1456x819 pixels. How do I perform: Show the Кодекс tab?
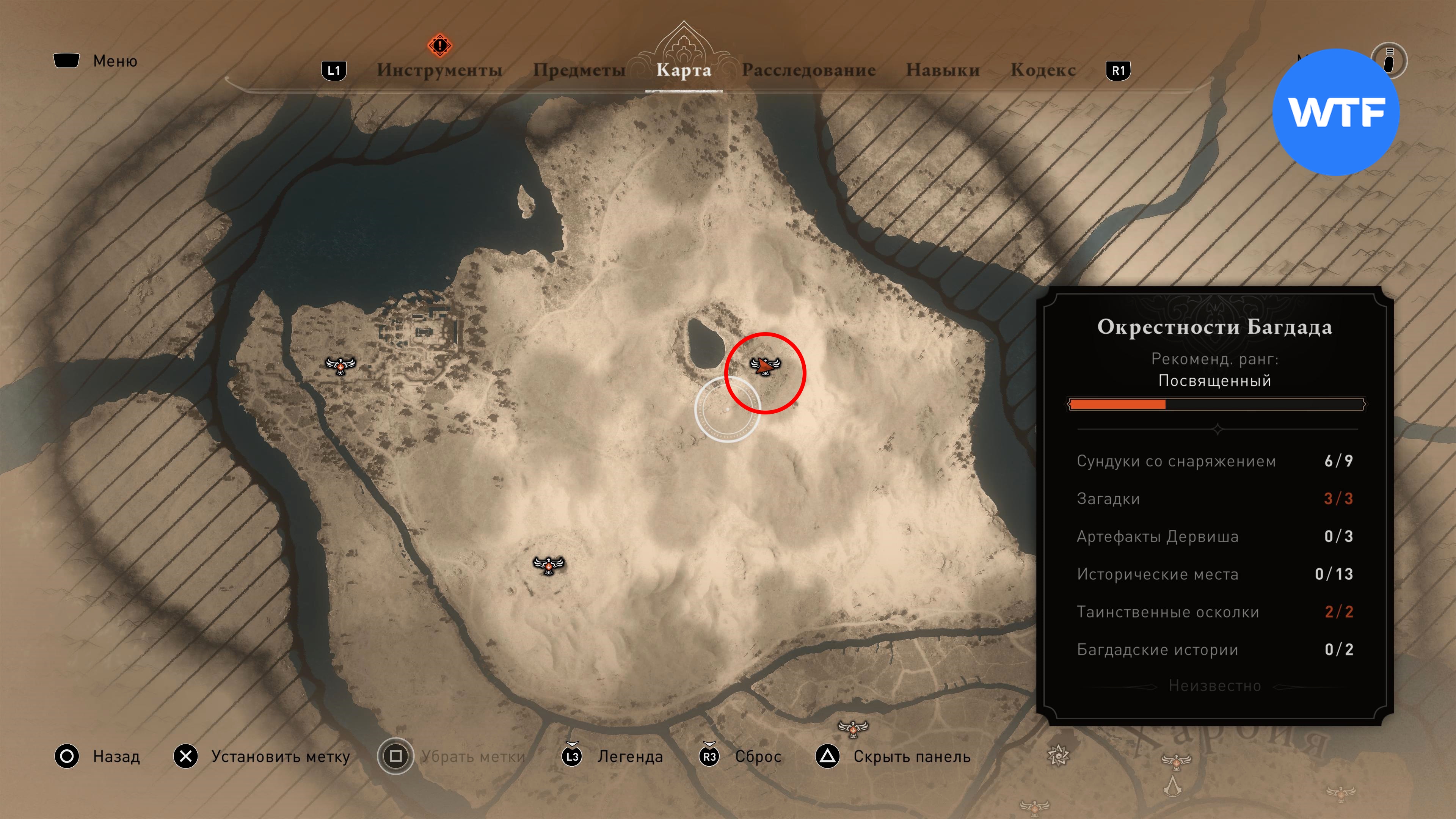tap(1042, 70)
